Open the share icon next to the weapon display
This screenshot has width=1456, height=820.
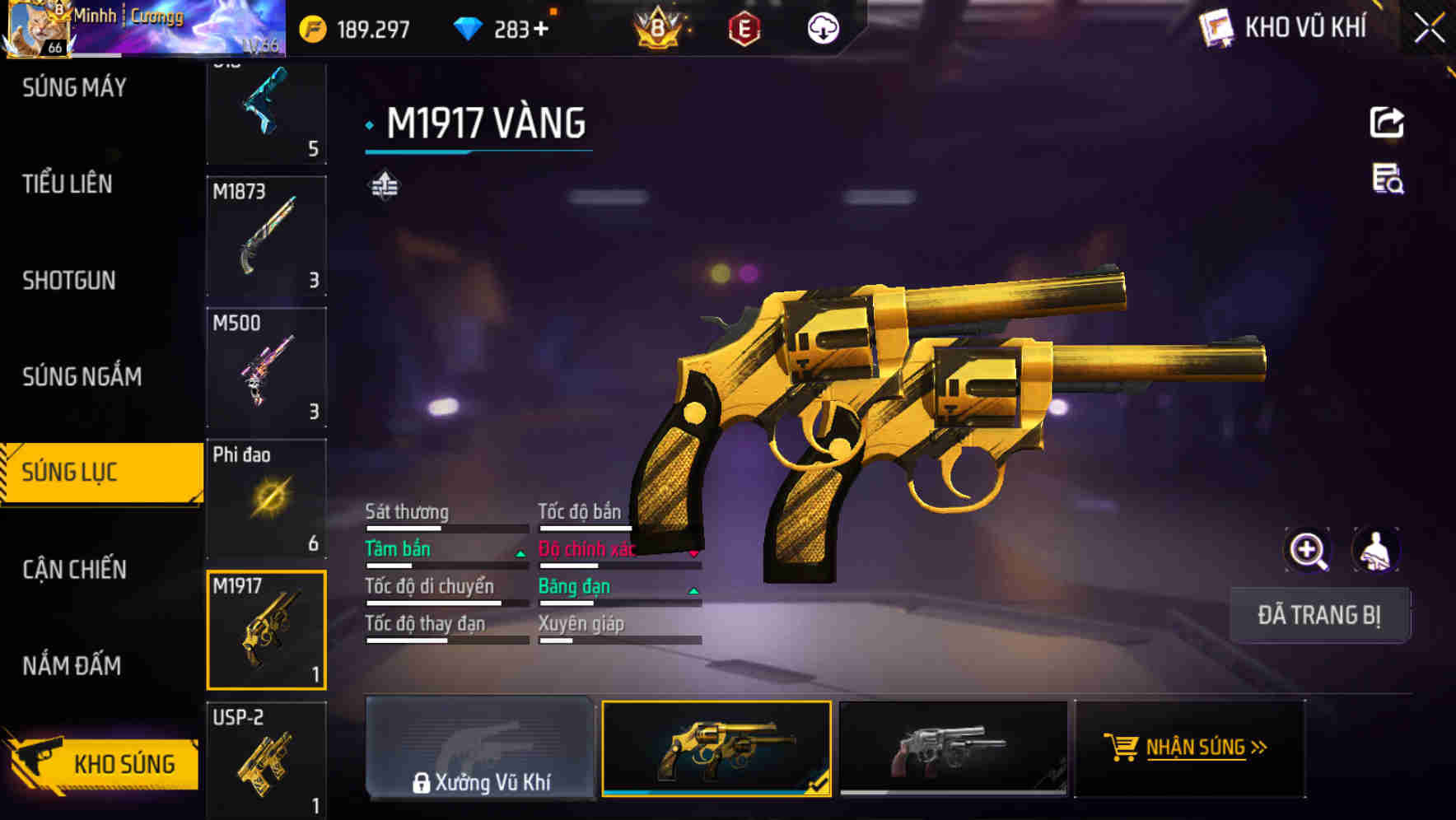pos(1388,122)
